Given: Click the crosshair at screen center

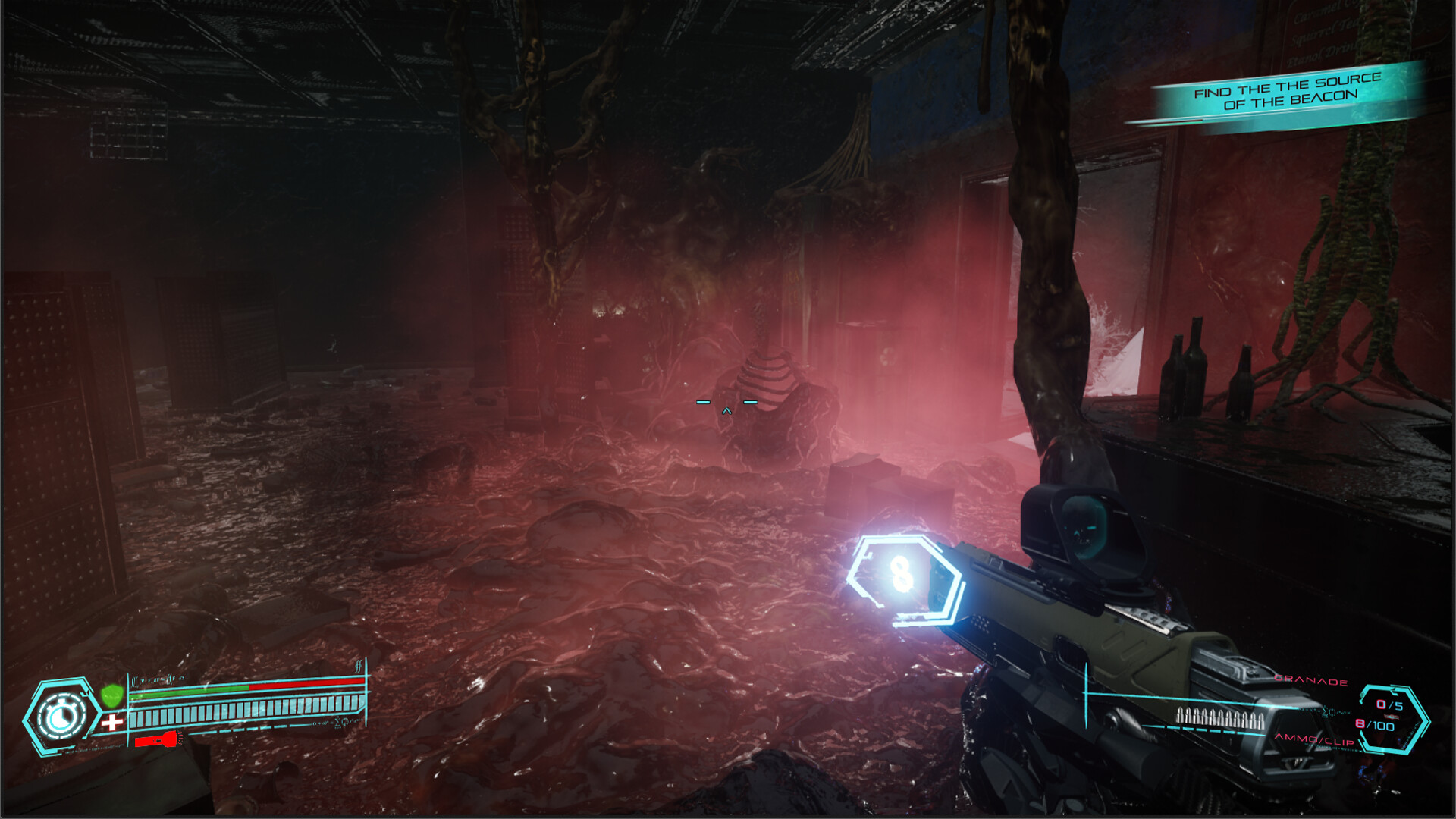Looking at the screenshot, I should [726, 407].
